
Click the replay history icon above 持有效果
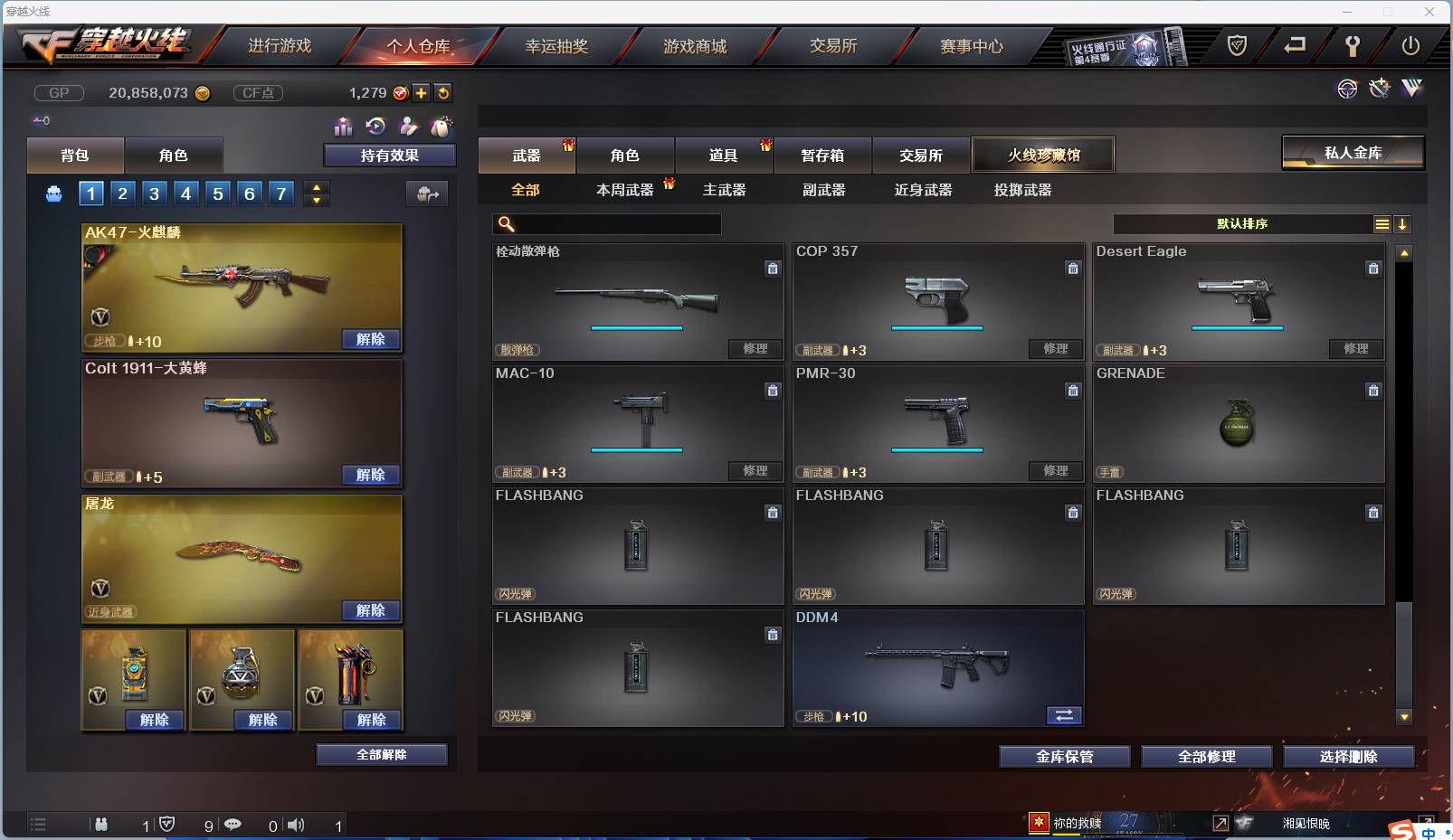374,127
